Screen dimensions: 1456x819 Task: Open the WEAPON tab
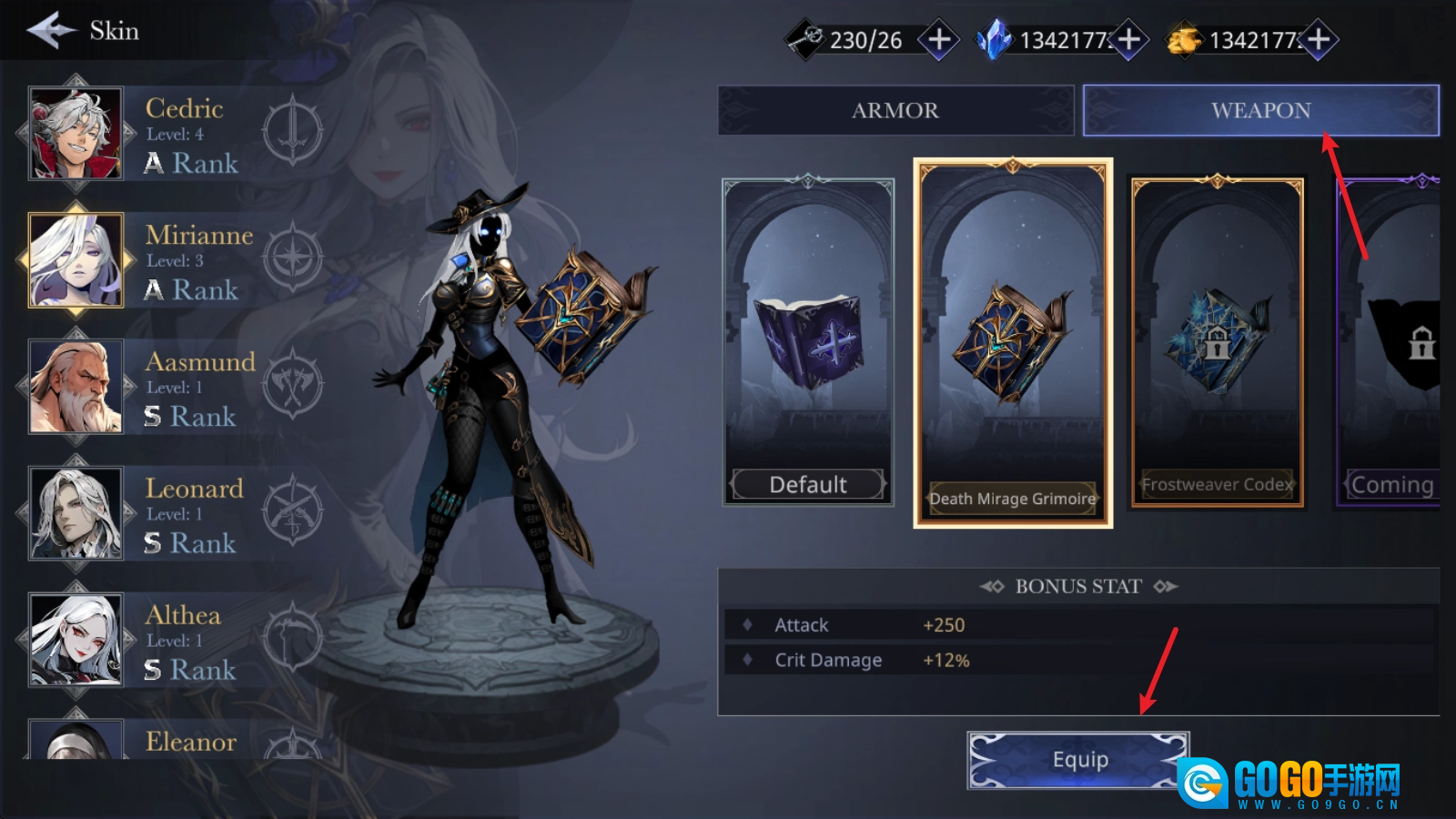click(1260, 110)
